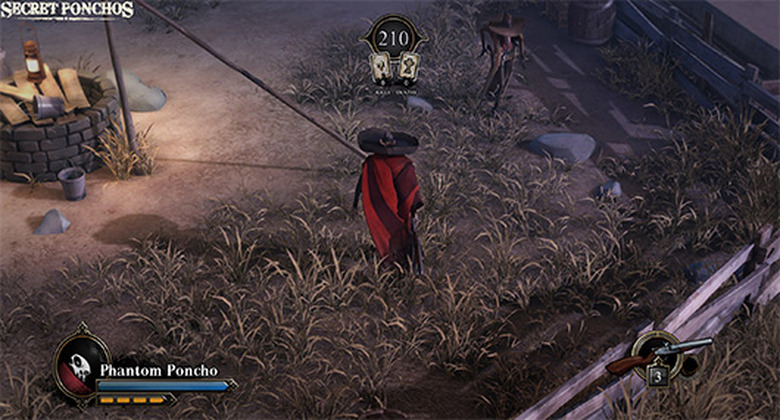Click the Secret Ponchos logo

point(67,10)
